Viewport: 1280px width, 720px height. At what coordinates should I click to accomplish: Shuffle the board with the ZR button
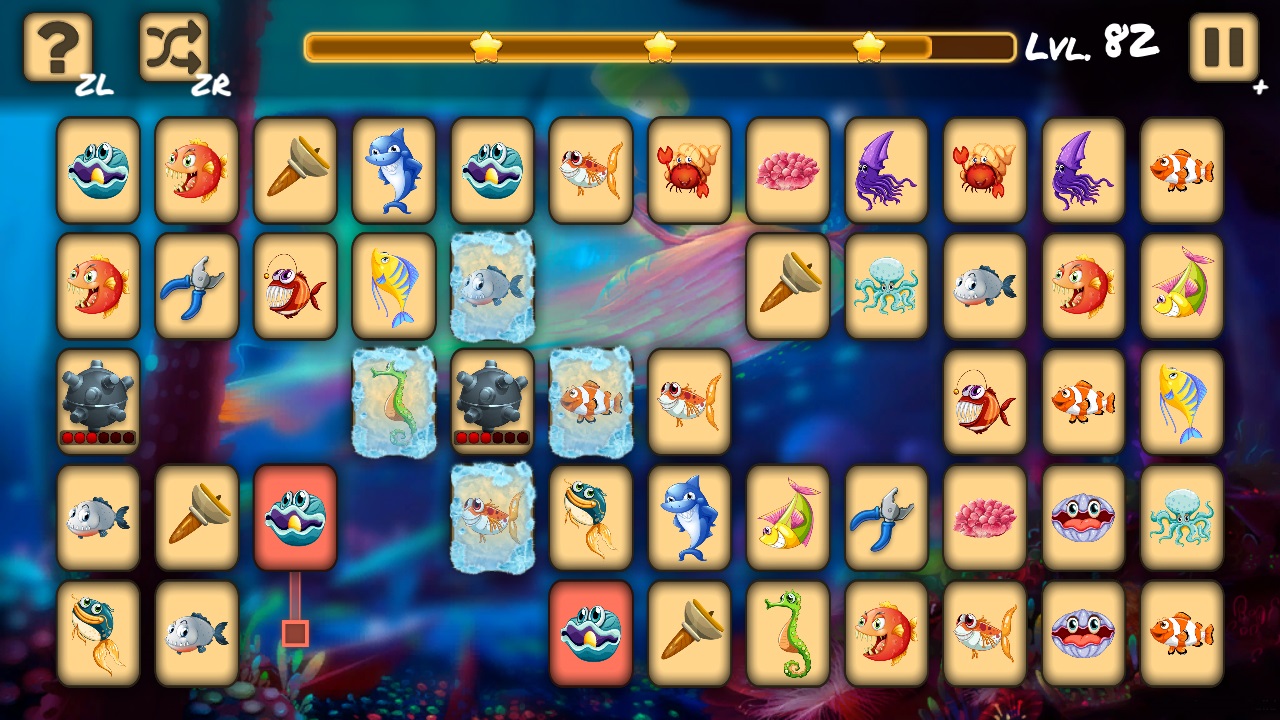tap(172, 47)
